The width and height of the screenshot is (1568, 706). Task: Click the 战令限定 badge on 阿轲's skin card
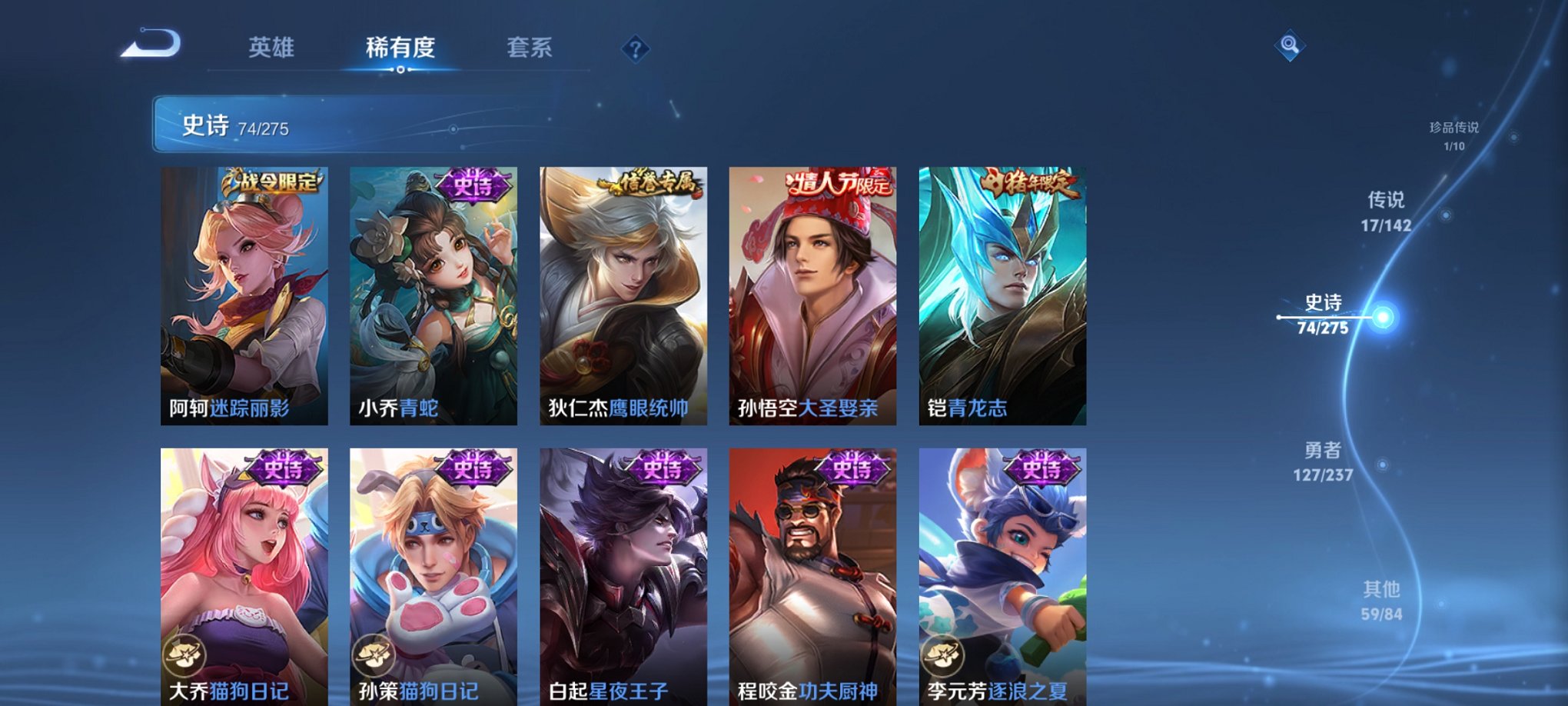pyautogui.click(x=273, y=180)
